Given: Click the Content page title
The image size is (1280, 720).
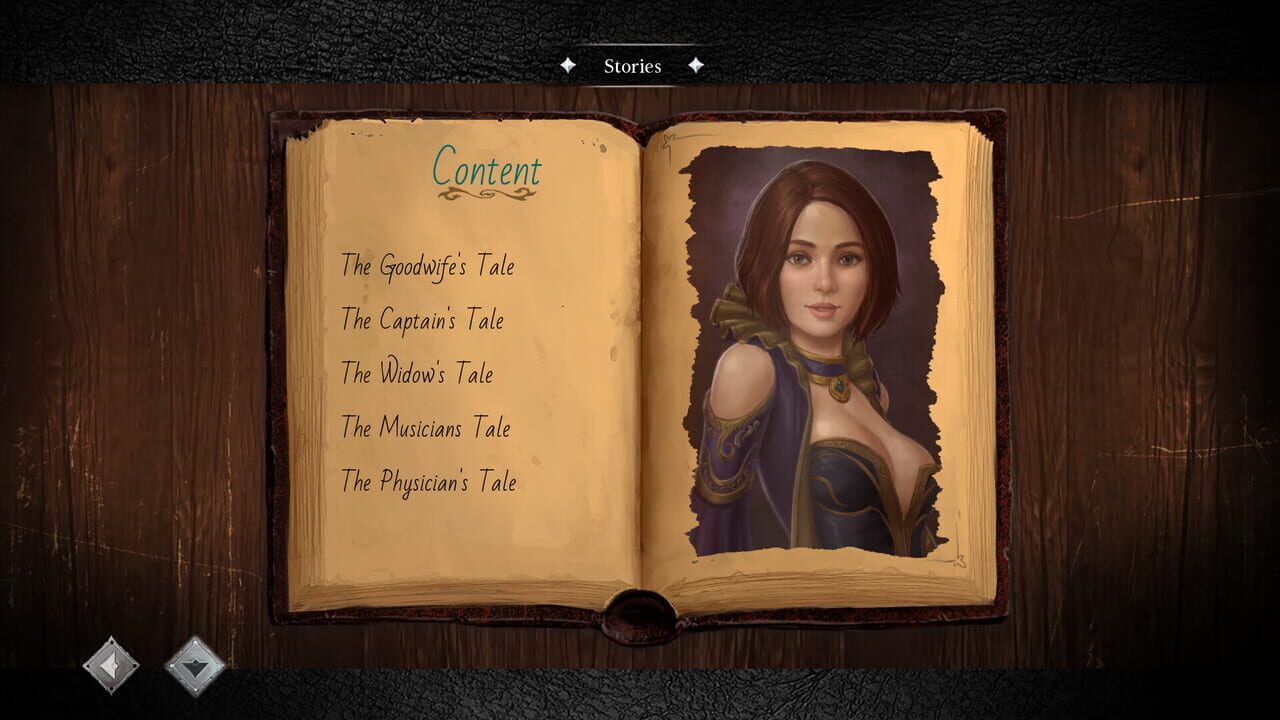Looking at the screenshot, I should [x=486, y=169].
